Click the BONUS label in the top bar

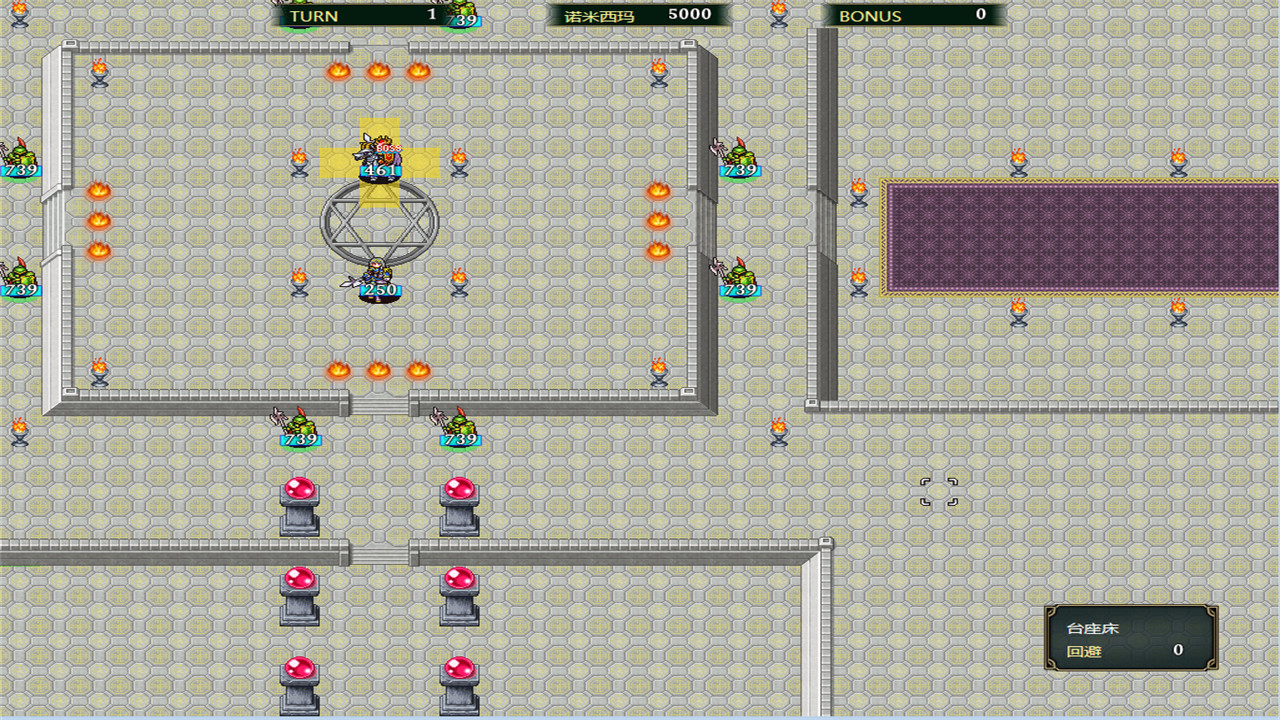[x=872, y=15]
